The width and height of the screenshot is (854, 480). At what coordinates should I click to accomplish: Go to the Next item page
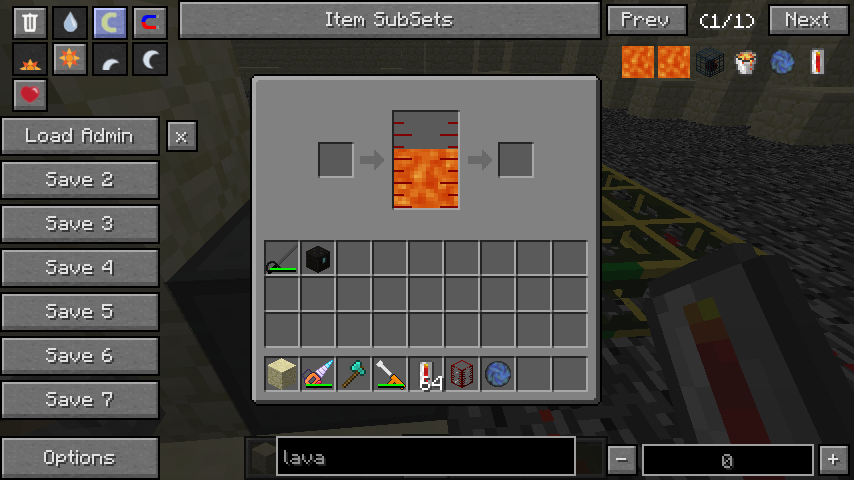click(807, 20)
